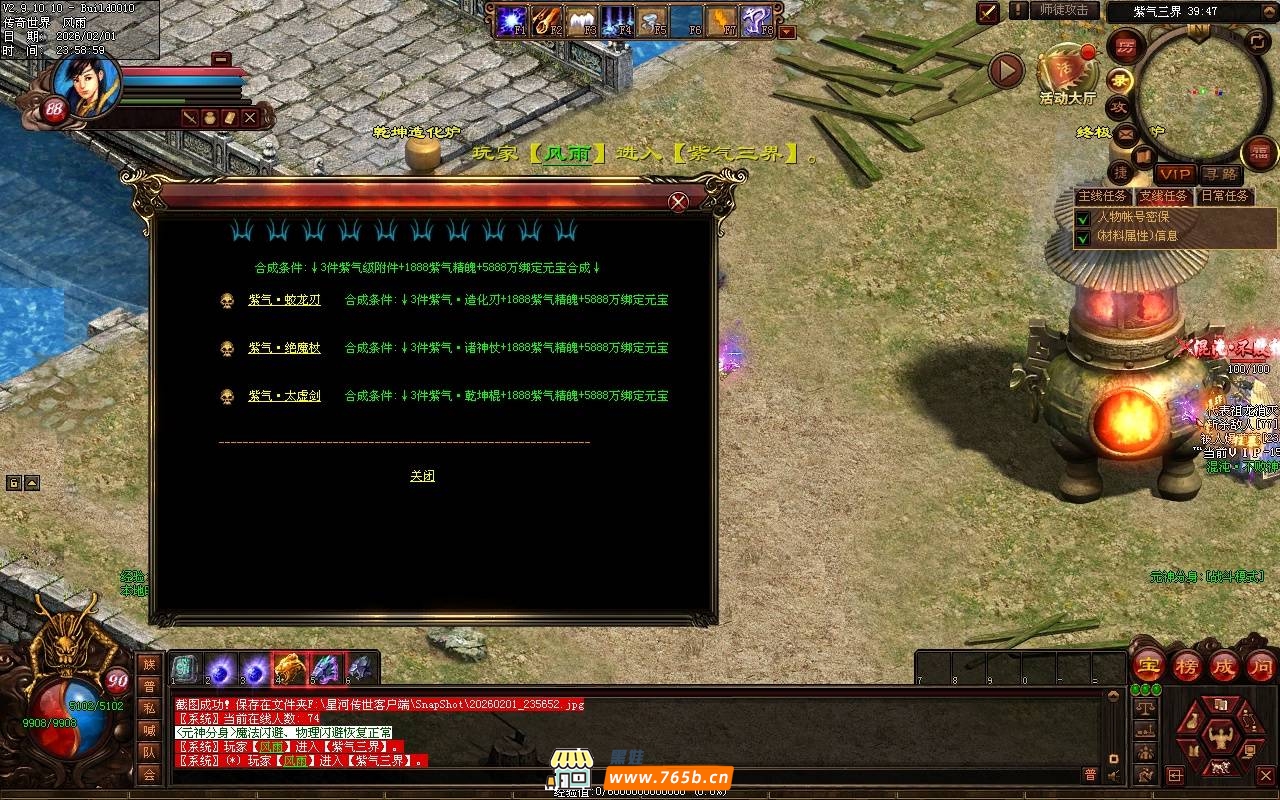Activate the 寻路 pathfinding button
The width and height of the screenshot is (1280, 800).
[x=1219, y=174]
